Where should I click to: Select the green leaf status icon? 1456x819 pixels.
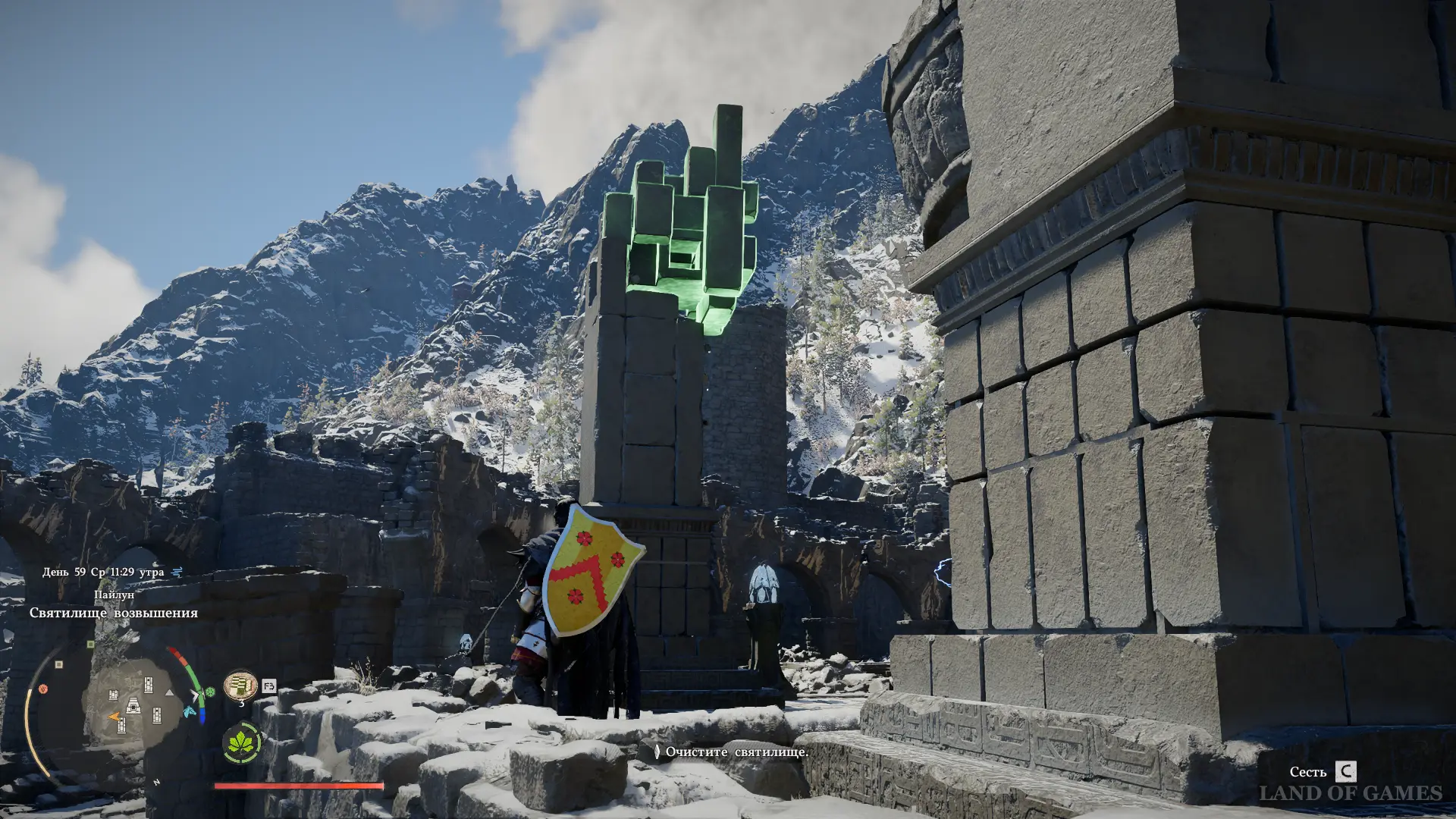[241, 742]
